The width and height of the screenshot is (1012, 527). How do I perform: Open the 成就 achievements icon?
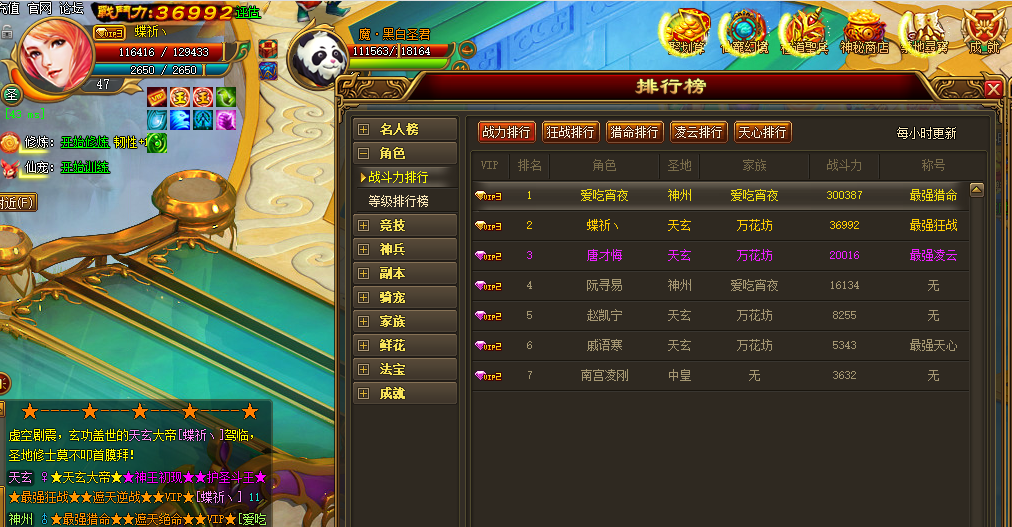coord(984,32)
